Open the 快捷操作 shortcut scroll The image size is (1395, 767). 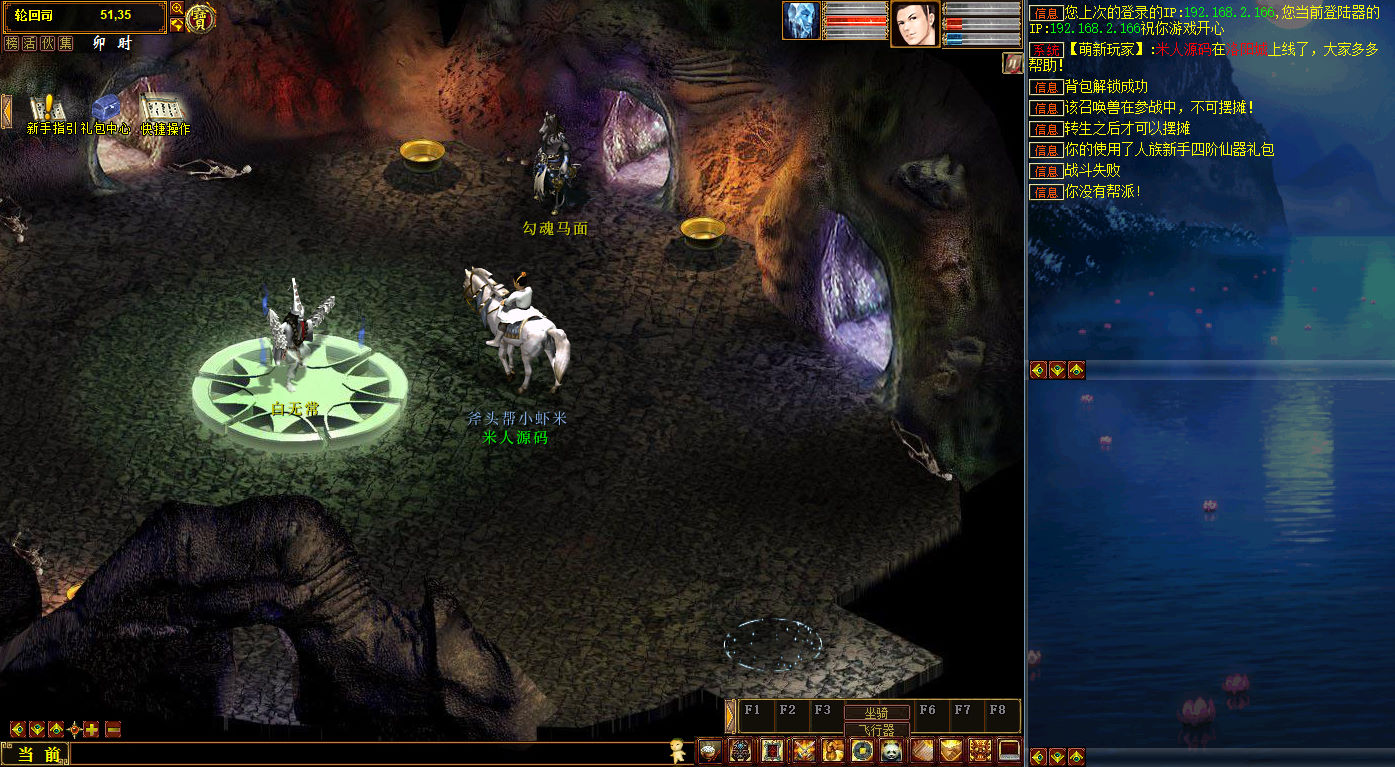tap(160, 108)
